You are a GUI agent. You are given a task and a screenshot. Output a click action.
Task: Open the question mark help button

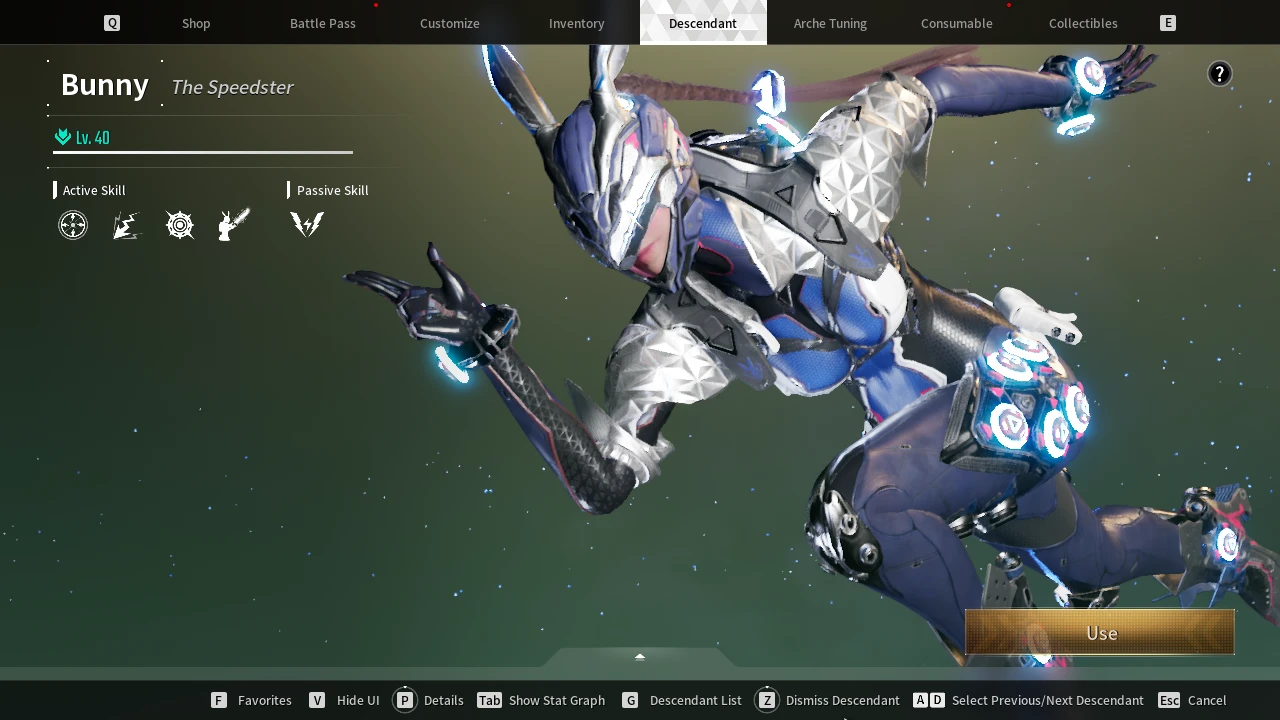(x=1219, y=73)
